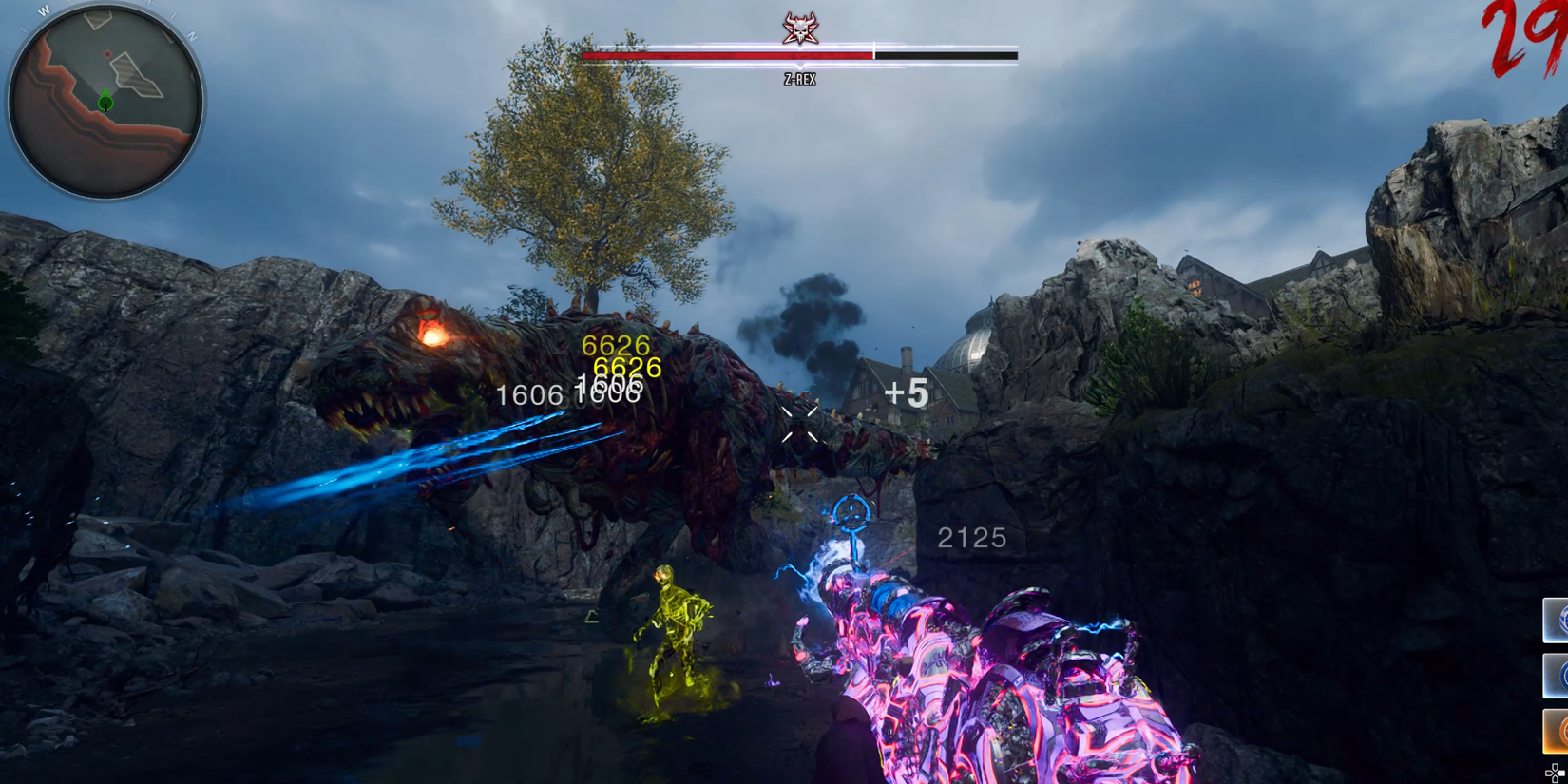Click the gamepad controller icon bottom right
This screenshot has height=784, width=1568.
[1555, 772]
